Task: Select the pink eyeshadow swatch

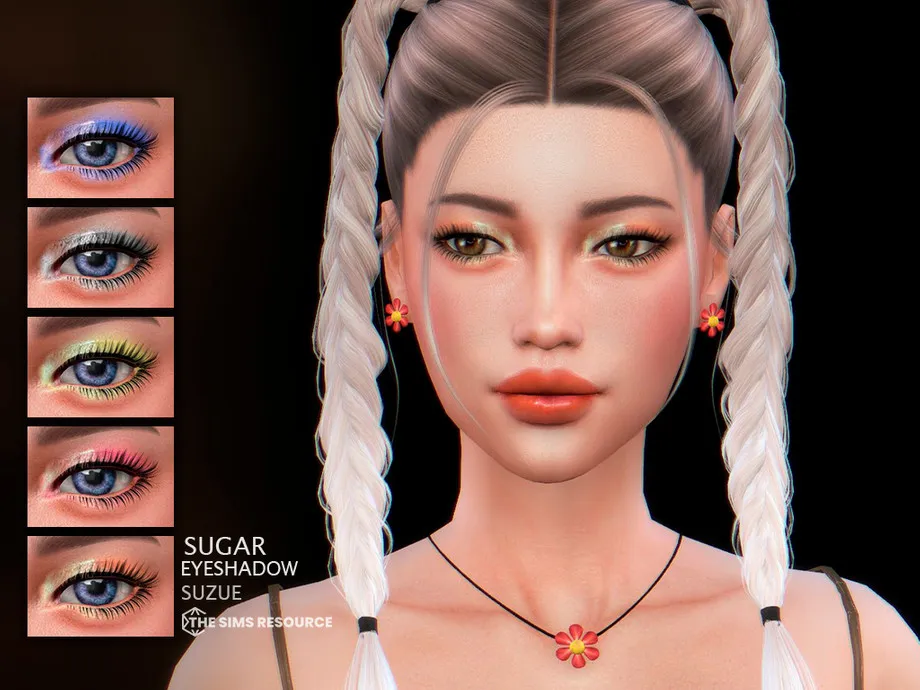Action: 100,476
